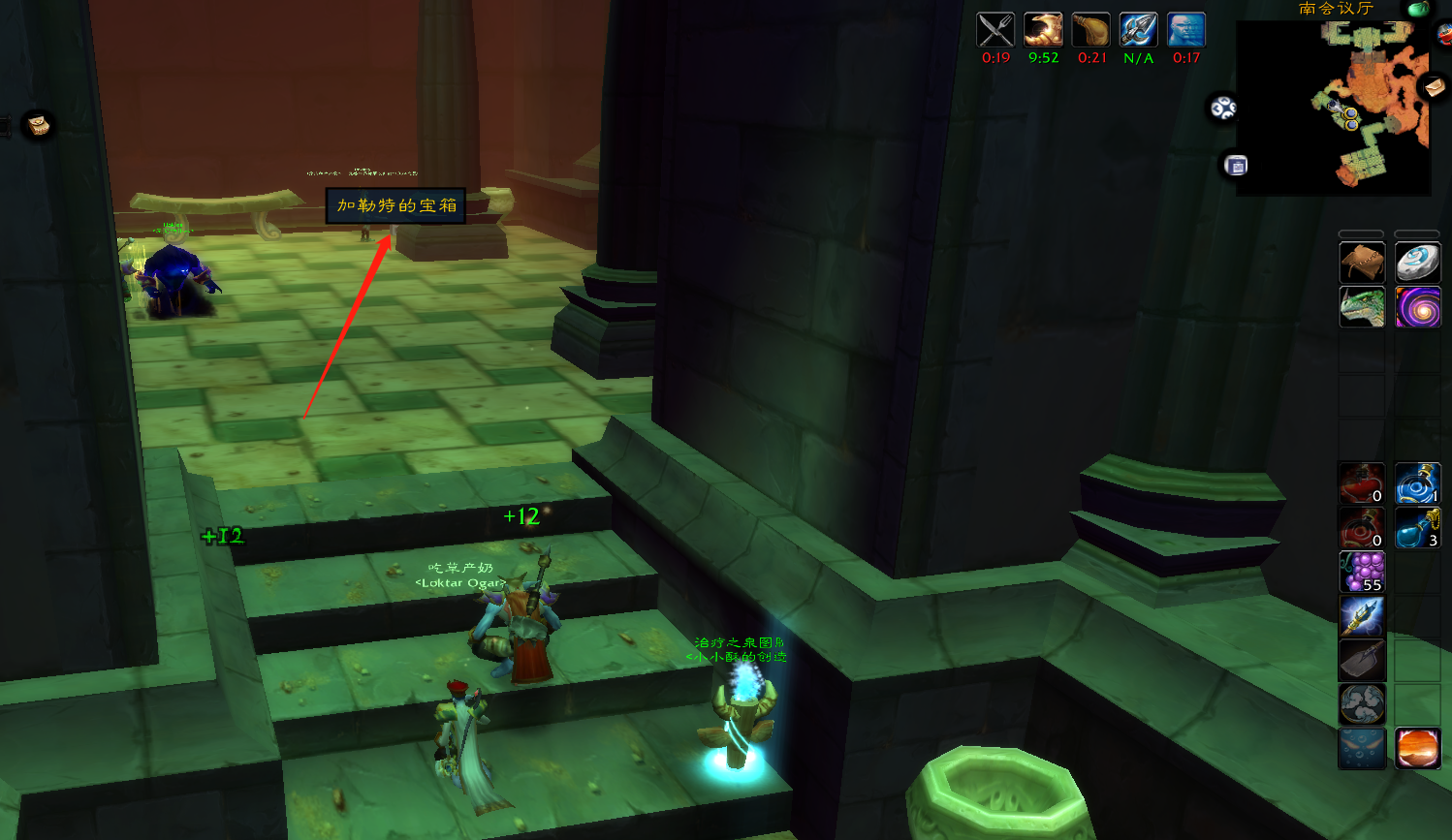Activate the green raptor head slot
Image resolution: width=1452 pixels, height=840 pixels.
pos(1362,307)
